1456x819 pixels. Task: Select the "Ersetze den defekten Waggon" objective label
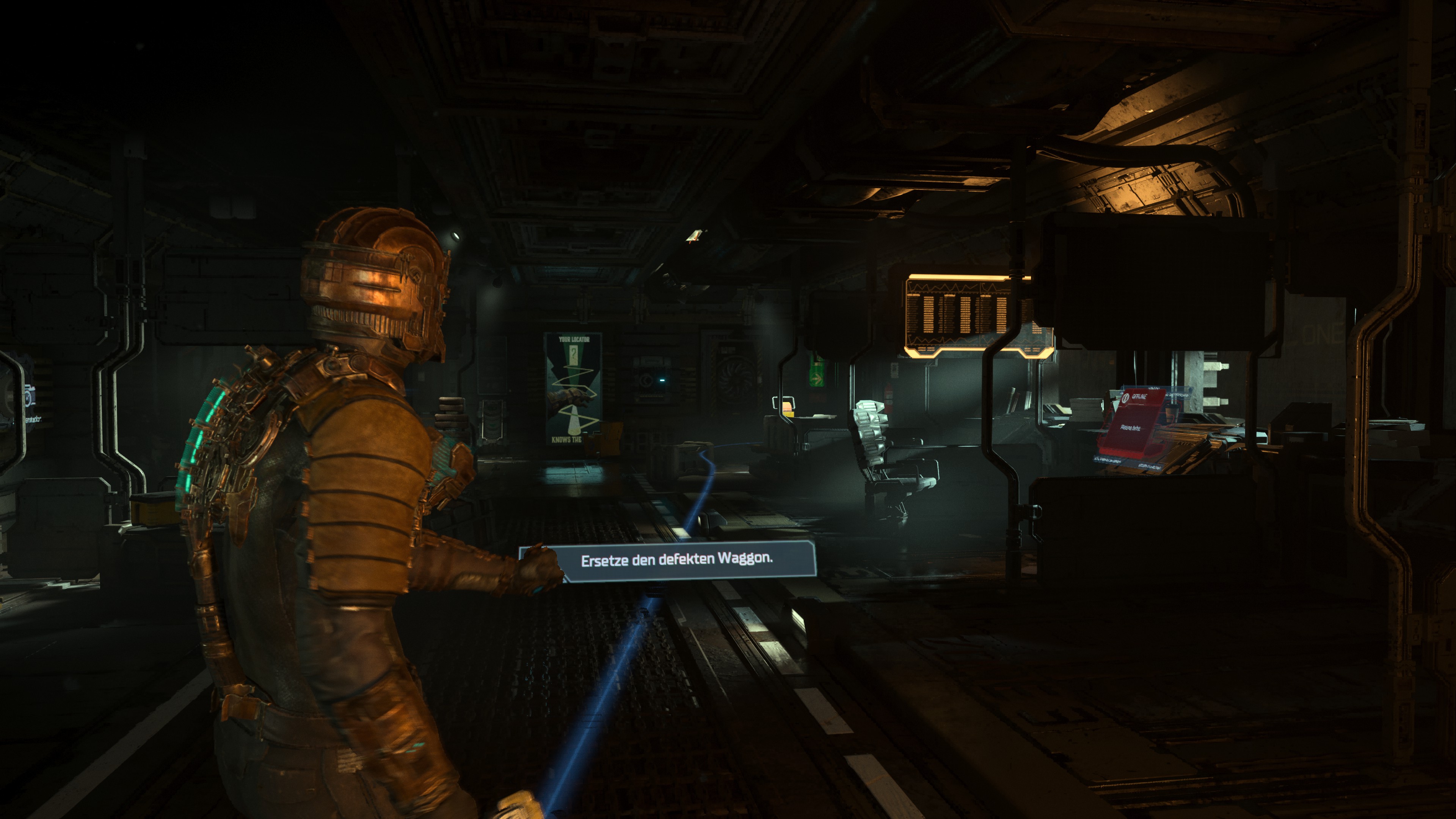[x=676, y=560]
